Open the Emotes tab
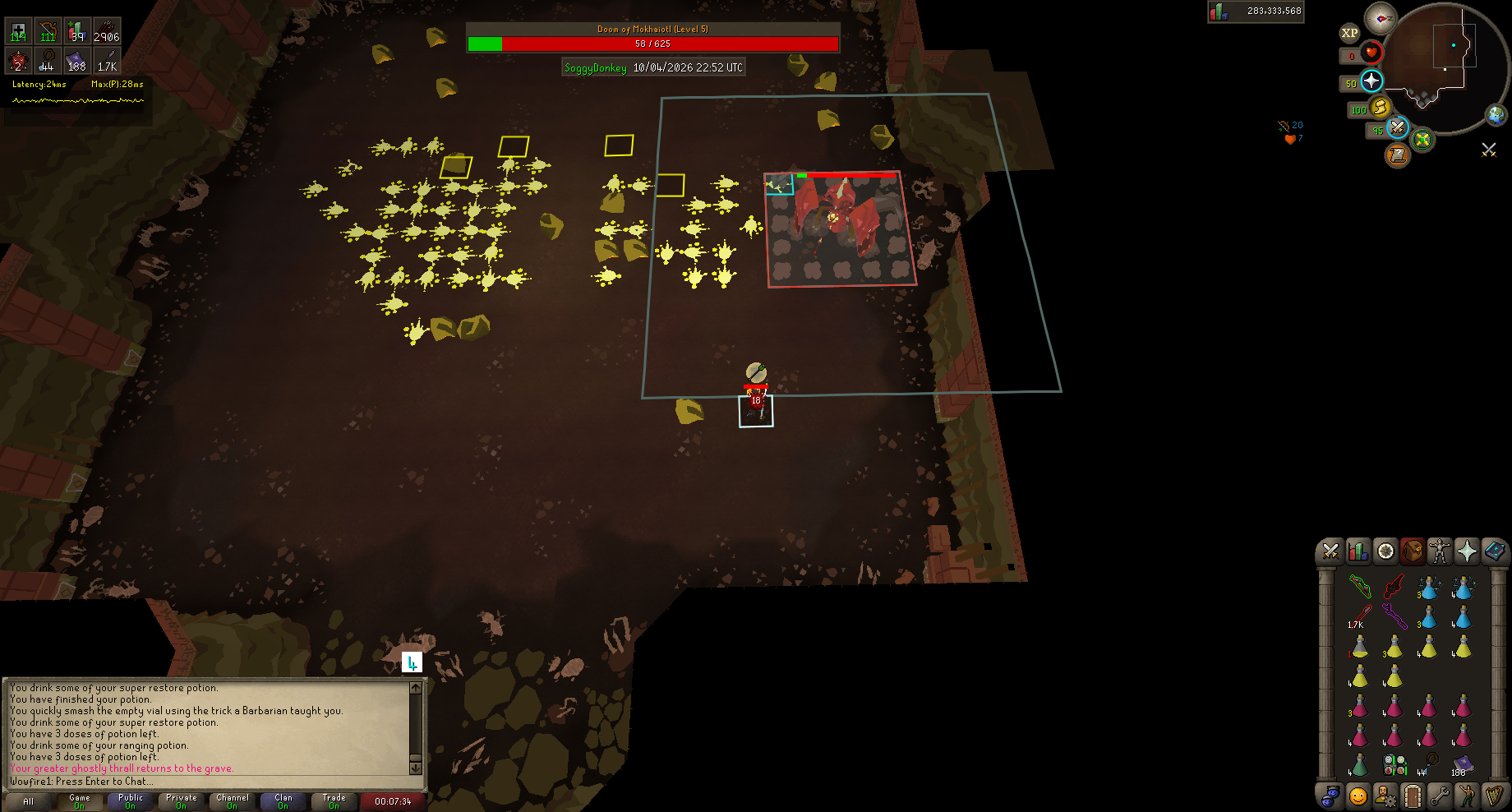 point(1467,796)
